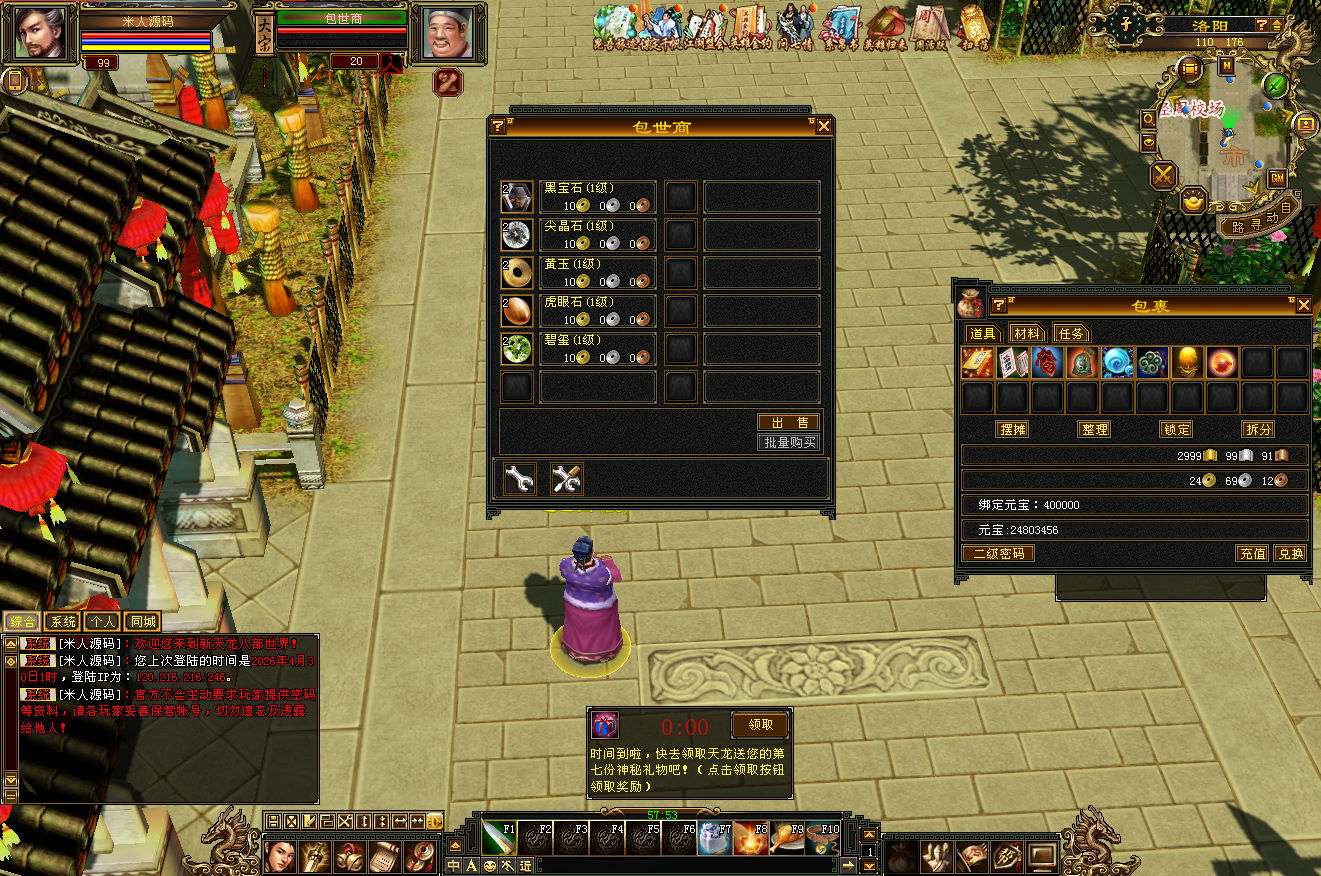
Task: Open the 二级密码 secondary password button
Action: 998,553
